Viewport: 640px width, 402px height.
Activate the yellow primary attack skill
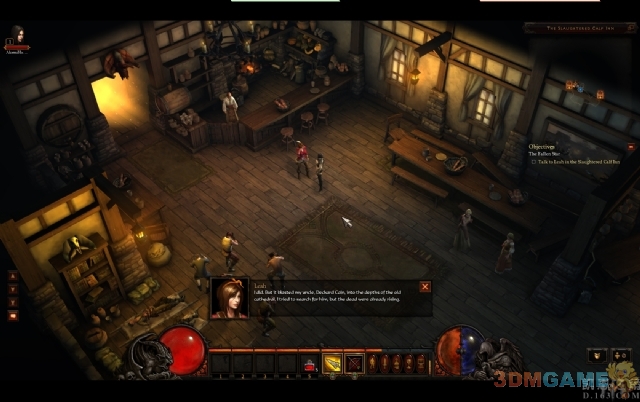pos(332,364)
